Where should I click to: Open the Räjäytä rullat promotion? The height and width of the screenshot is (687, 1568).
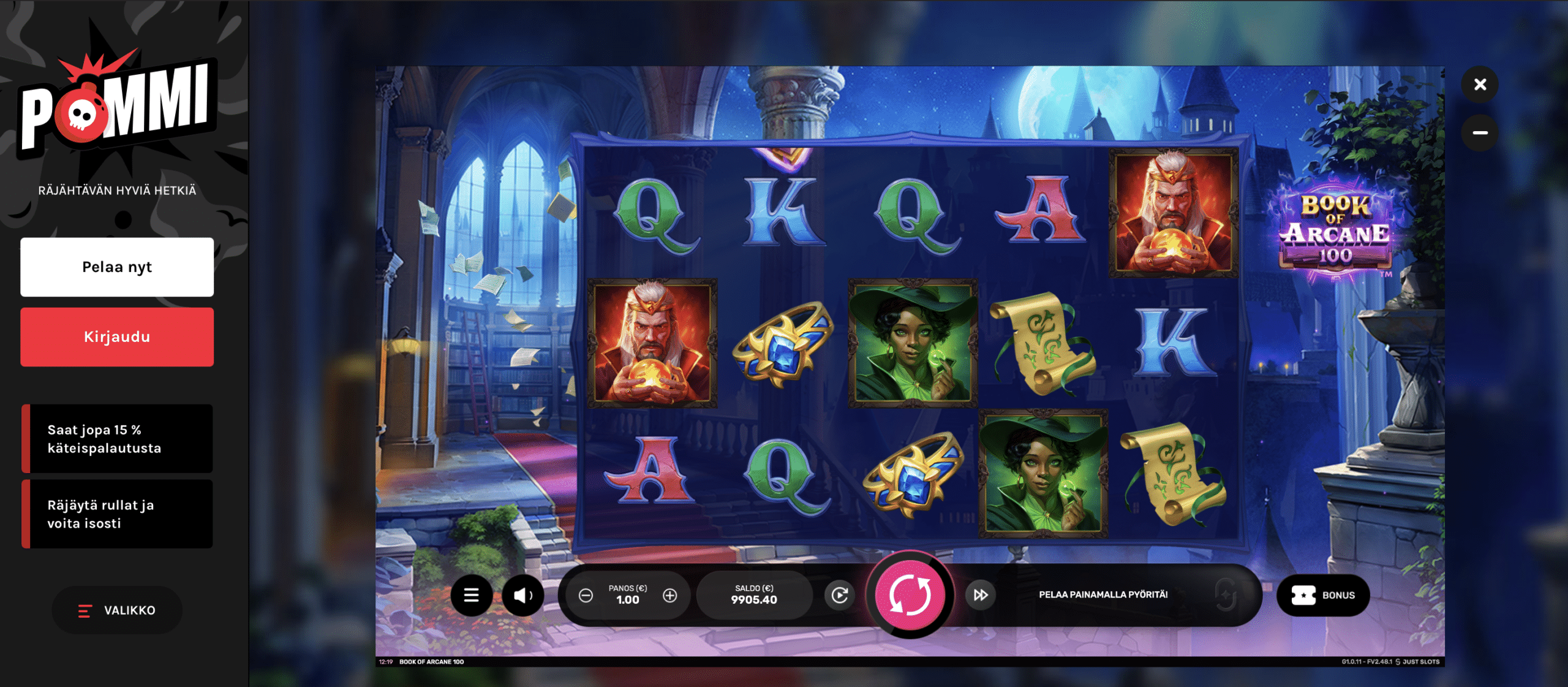pyautogui.click(x=117, y=514)
